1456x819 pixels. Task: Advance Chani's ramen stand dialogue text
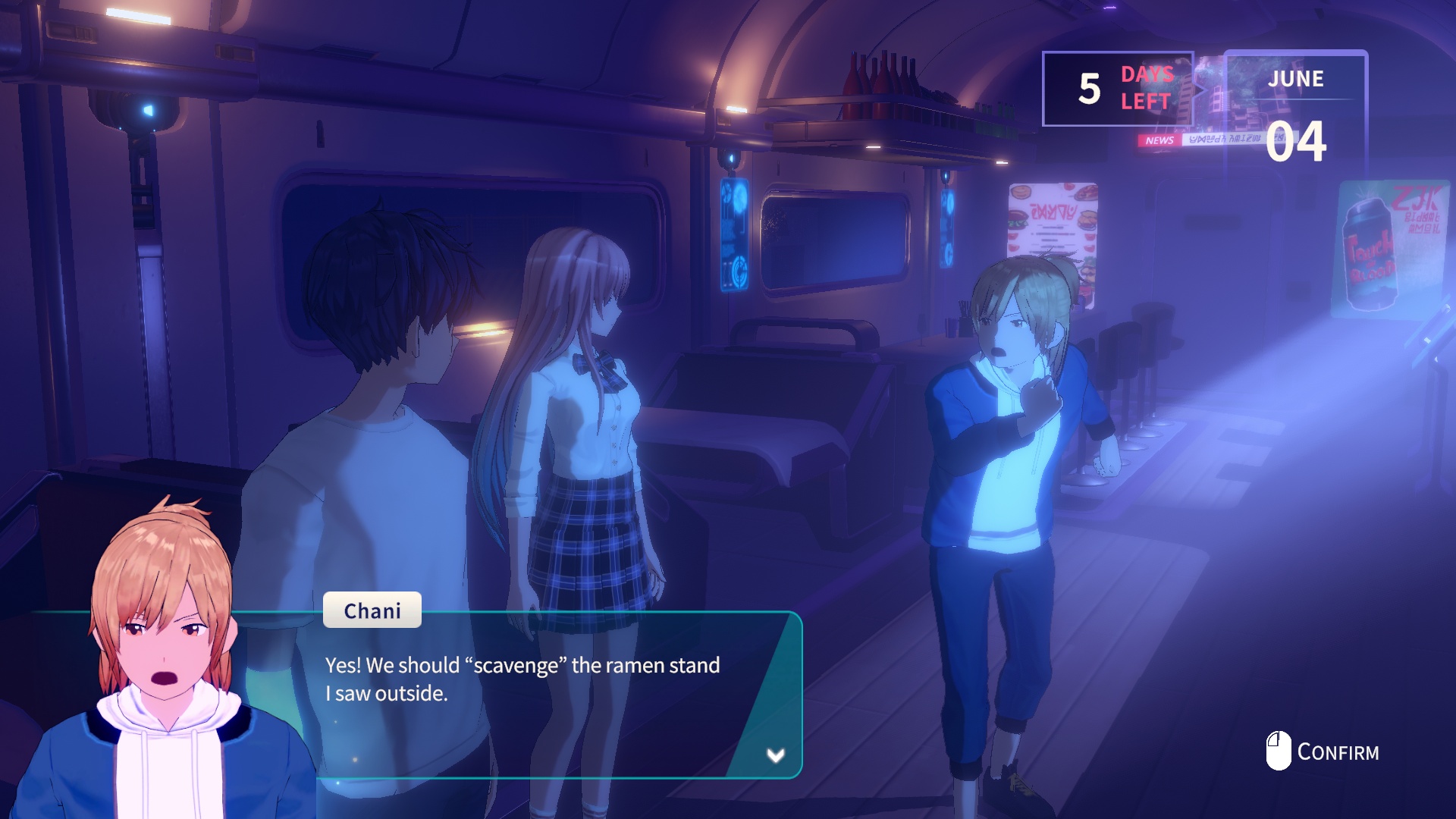click(522, 679)
